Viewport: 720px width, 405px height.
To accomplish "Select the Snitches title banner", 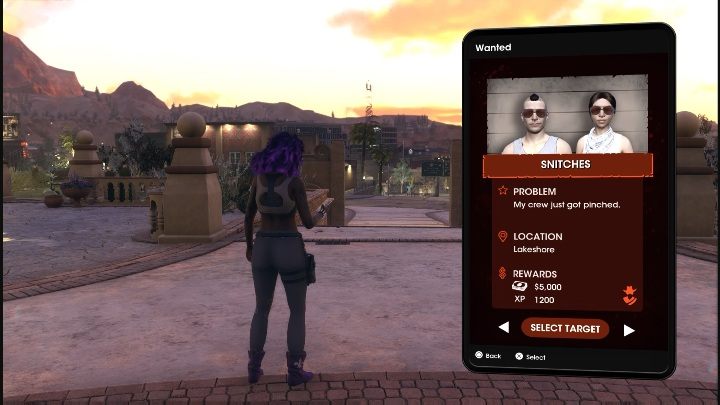I will pyautogui.click(x=567, y=164).
